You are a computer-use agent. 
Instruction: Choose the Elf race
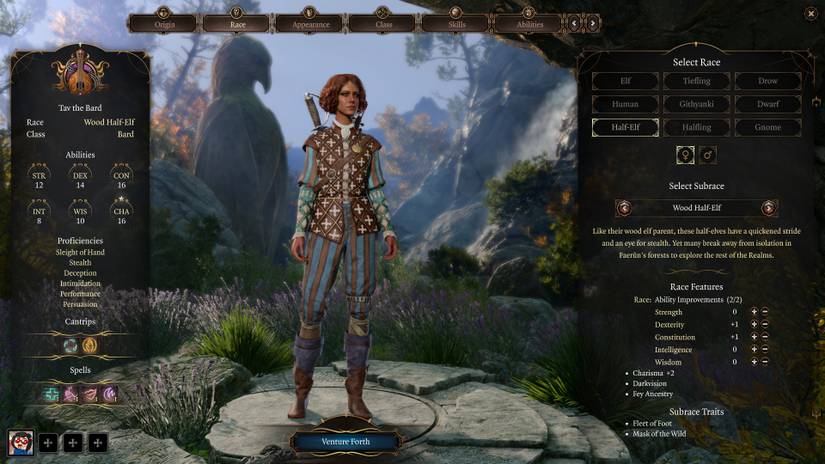point(625,81)
